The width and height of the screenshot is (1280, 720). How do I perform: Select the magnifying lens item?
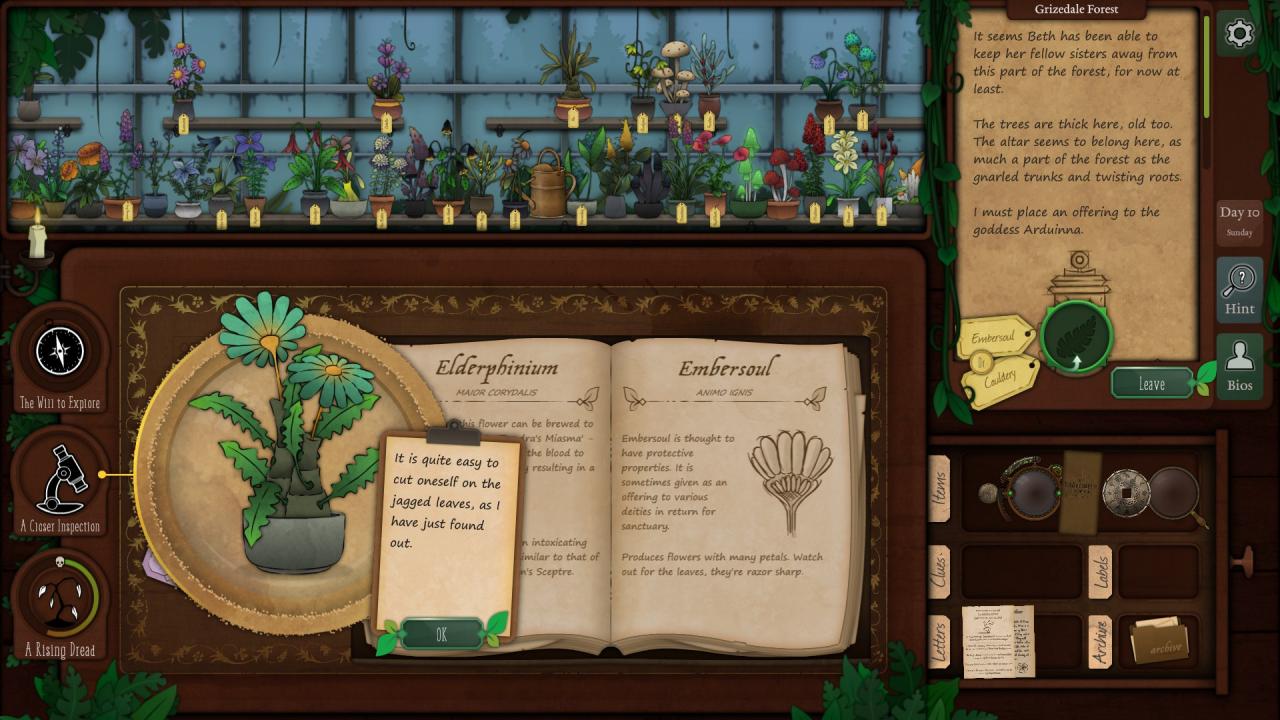click(1177, 494)
